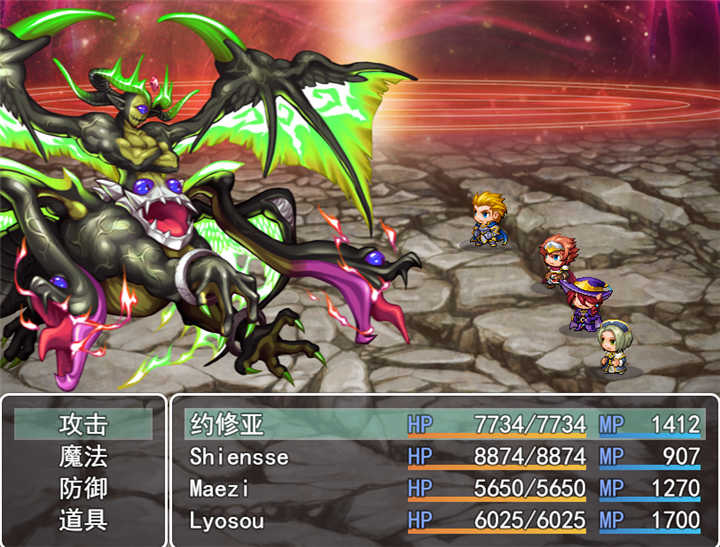
Task: Choose the 魔法 (Magic) command
Action: (x=83, y=457)
